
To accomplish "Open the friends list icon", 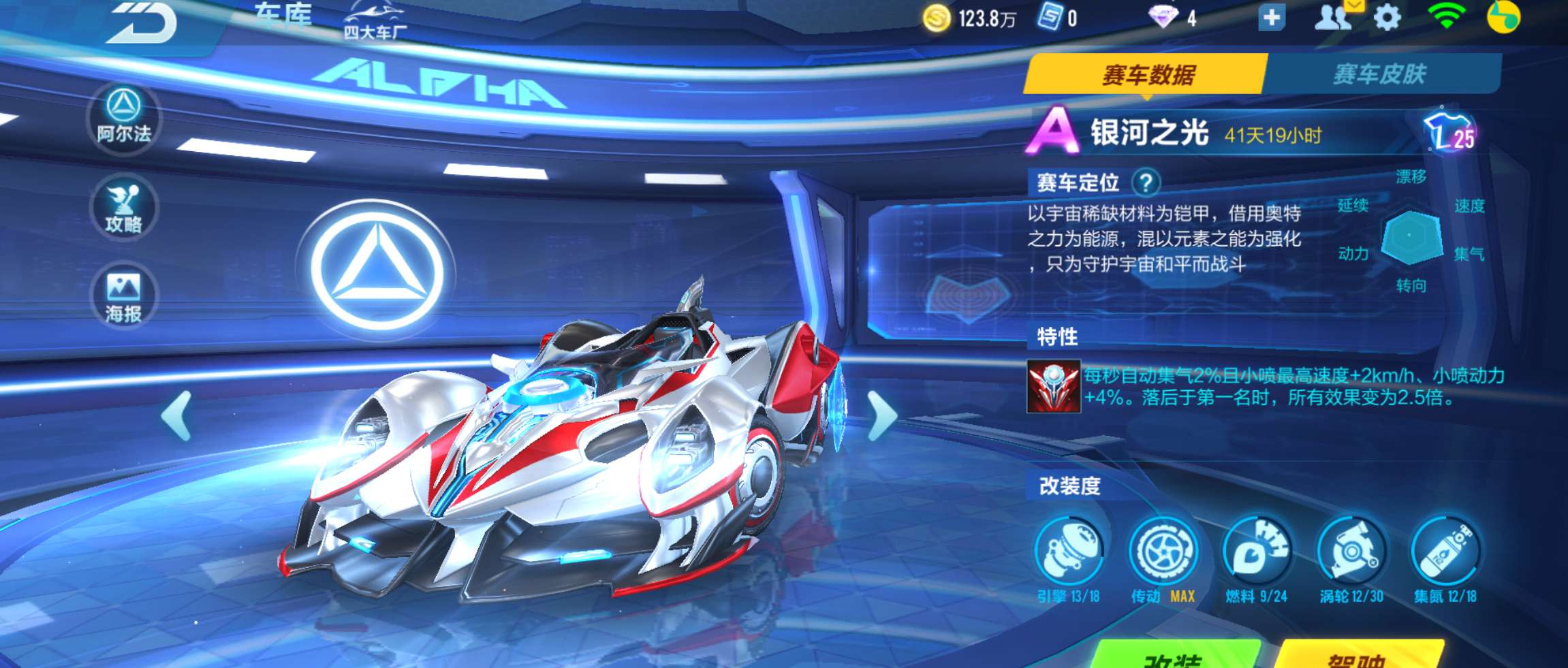I will click(1333, 18).
